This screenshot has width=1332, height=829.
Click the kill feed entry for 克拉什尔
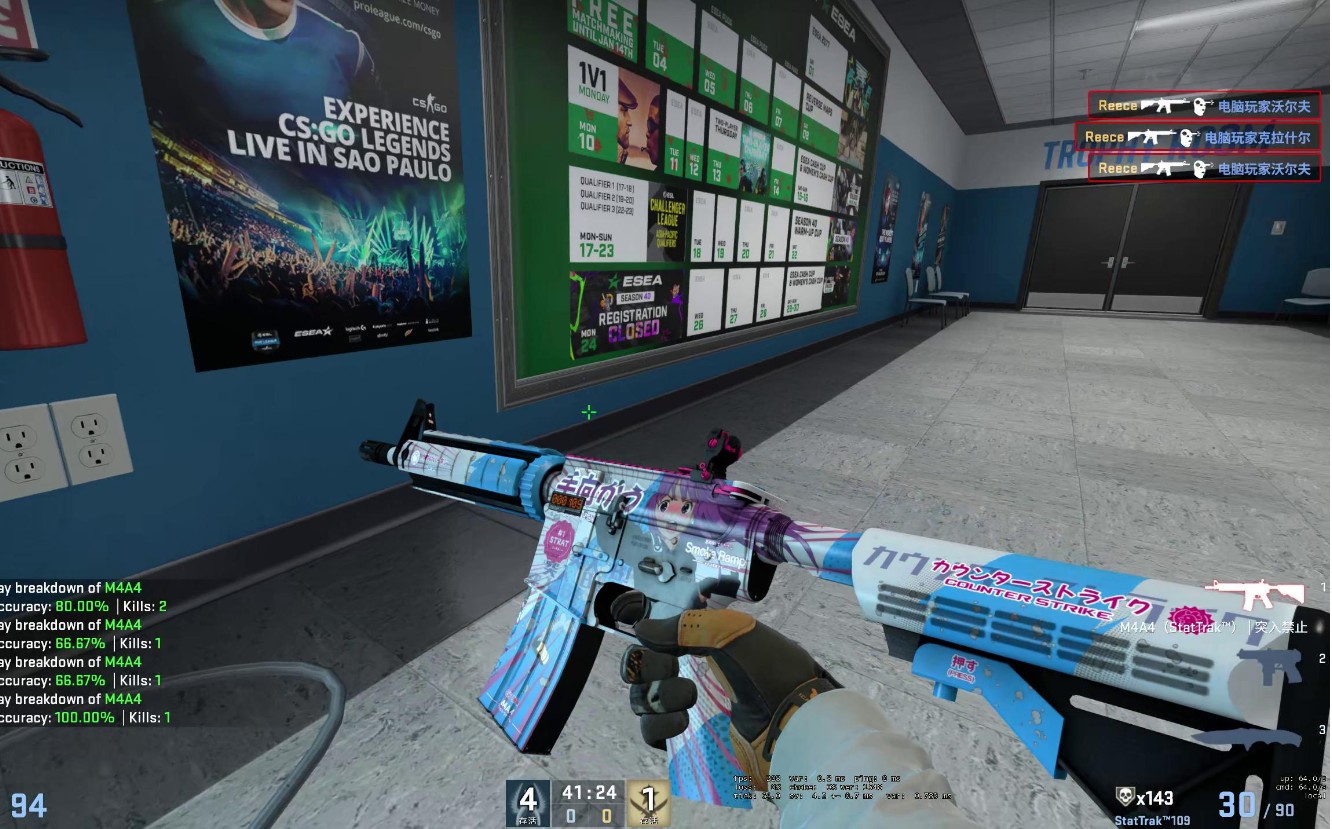pos(1198,137)
